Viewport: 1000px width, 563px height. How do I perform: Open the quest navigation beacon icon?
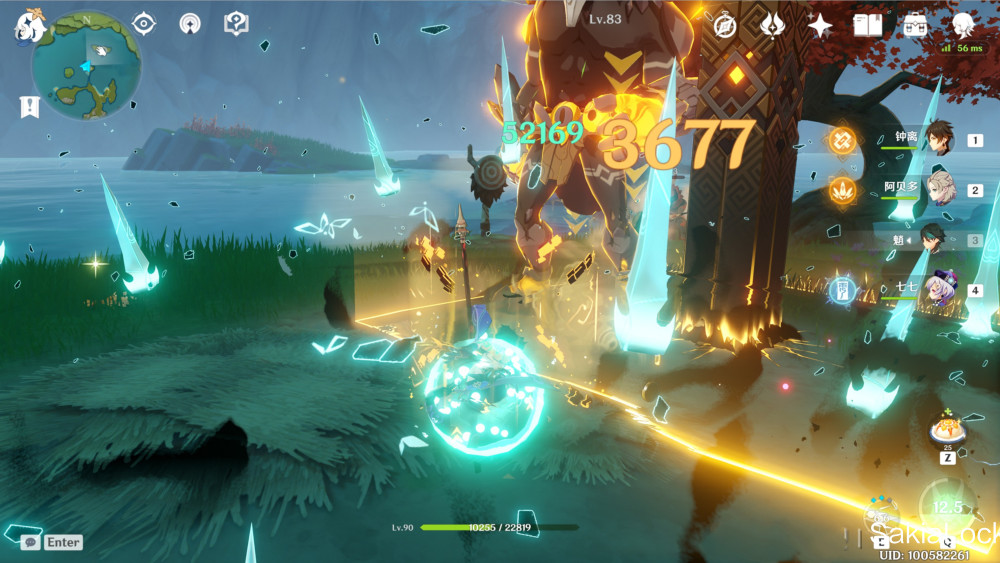point(190,23)
